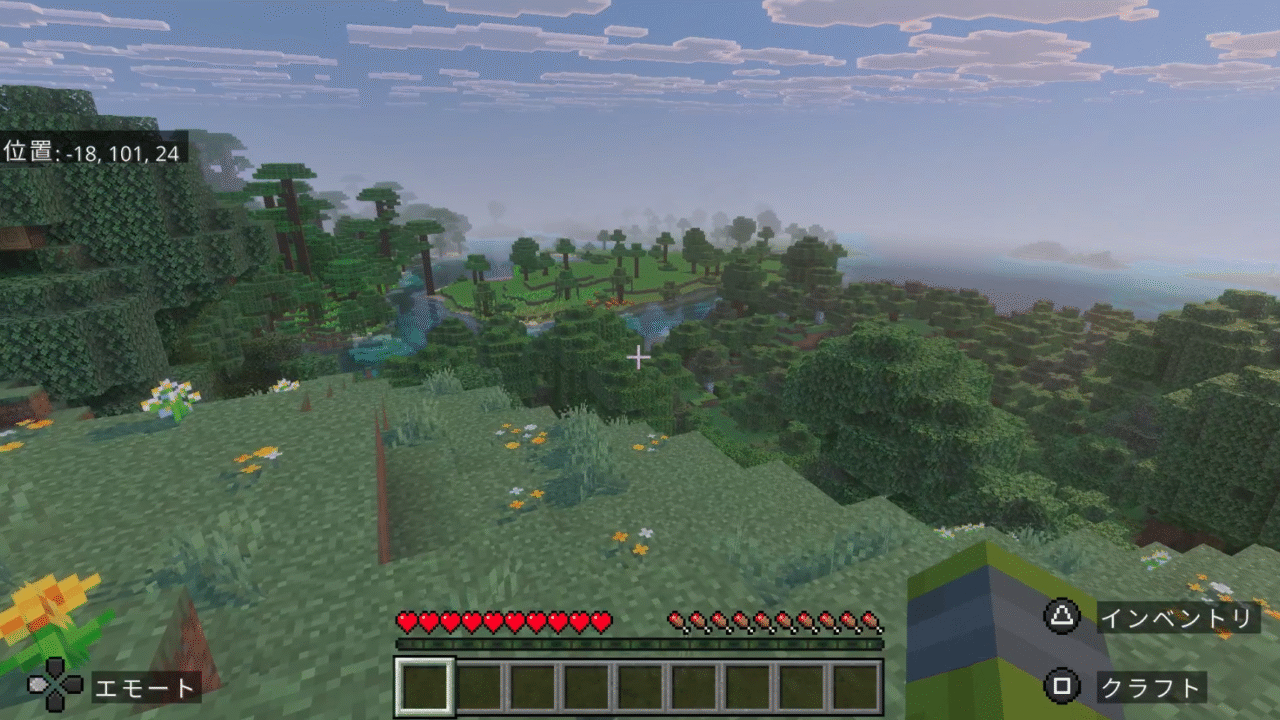The width and height of the screenshot is (1280, 720).
Task: Select the first hotbar slot
Action: [x=427, y=683]
